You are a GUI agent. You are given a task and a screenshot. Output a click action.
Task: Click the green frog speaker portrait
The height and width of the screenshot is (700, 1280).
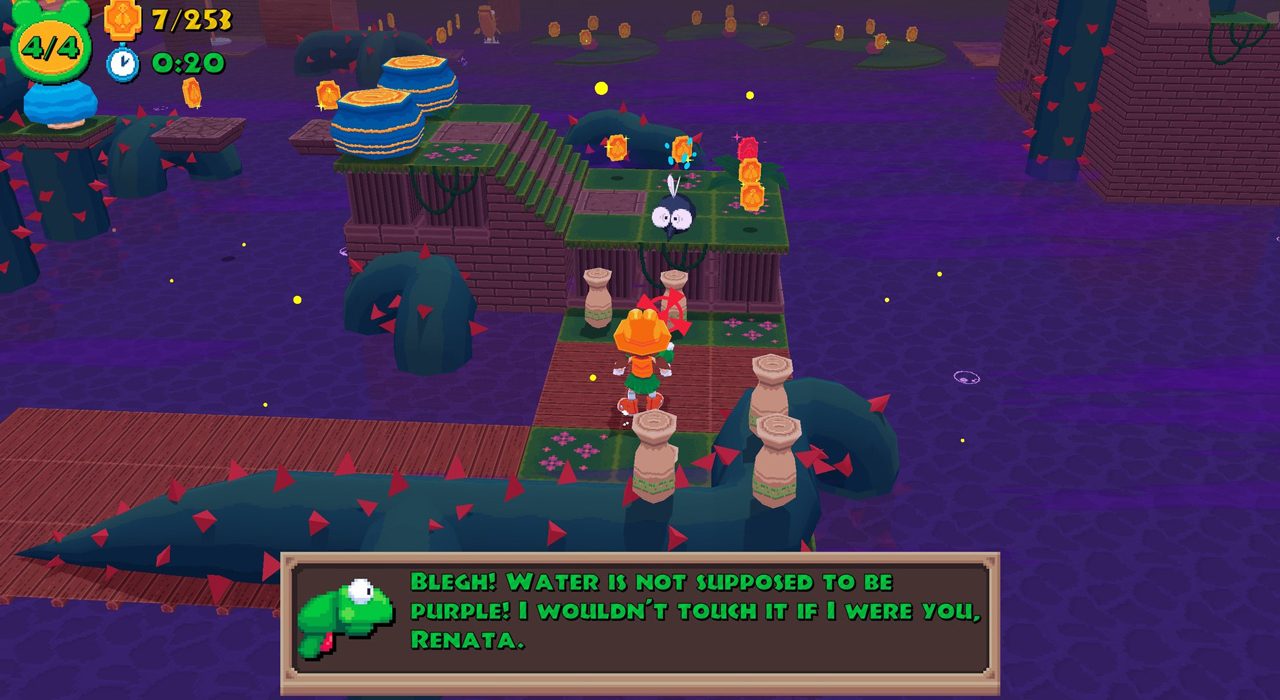click(x=345, y=616)
